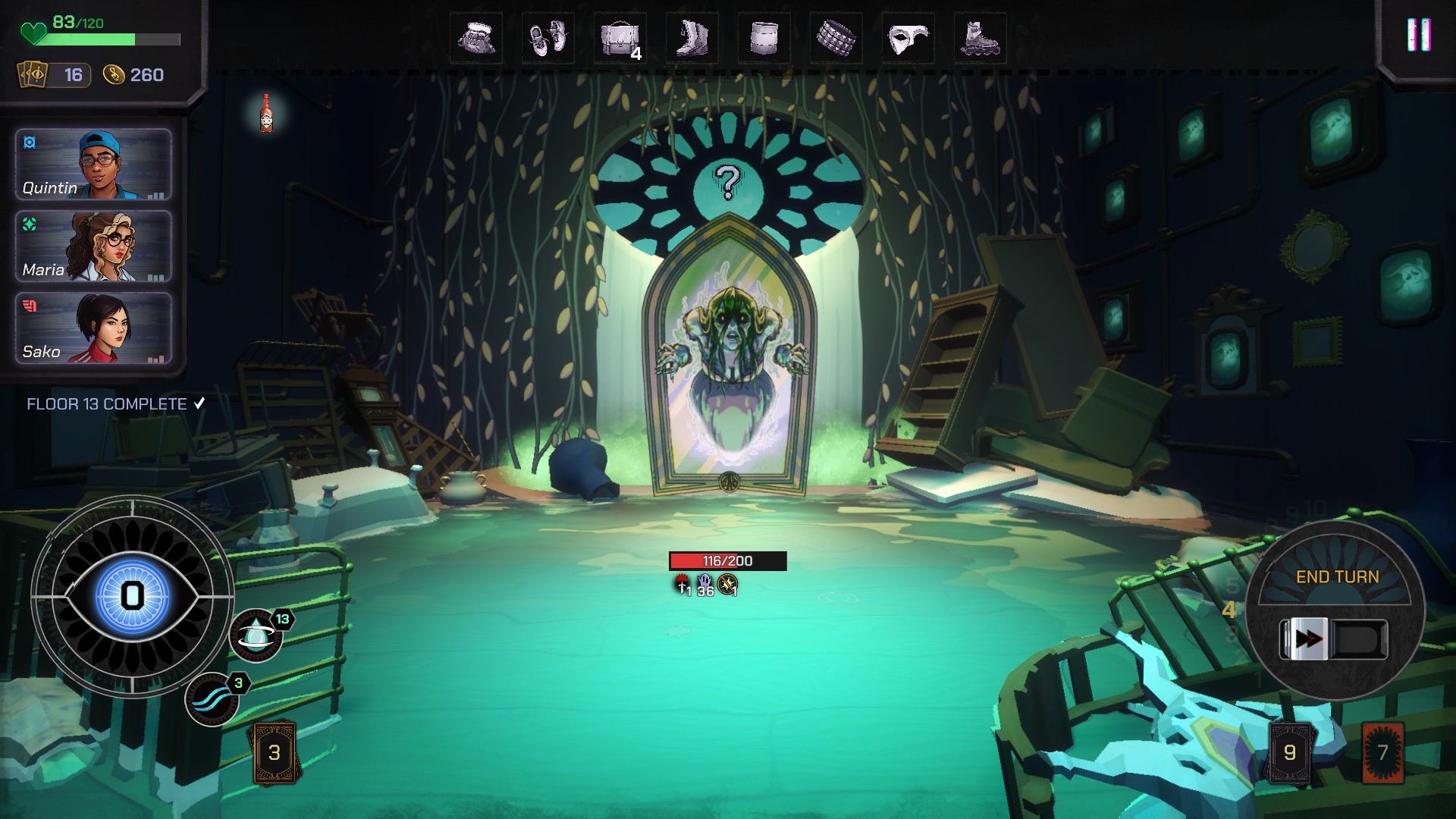Inspect the satchel relic with 4 counter
This screenshot has width=1456, height=819.
pos(620,38)
